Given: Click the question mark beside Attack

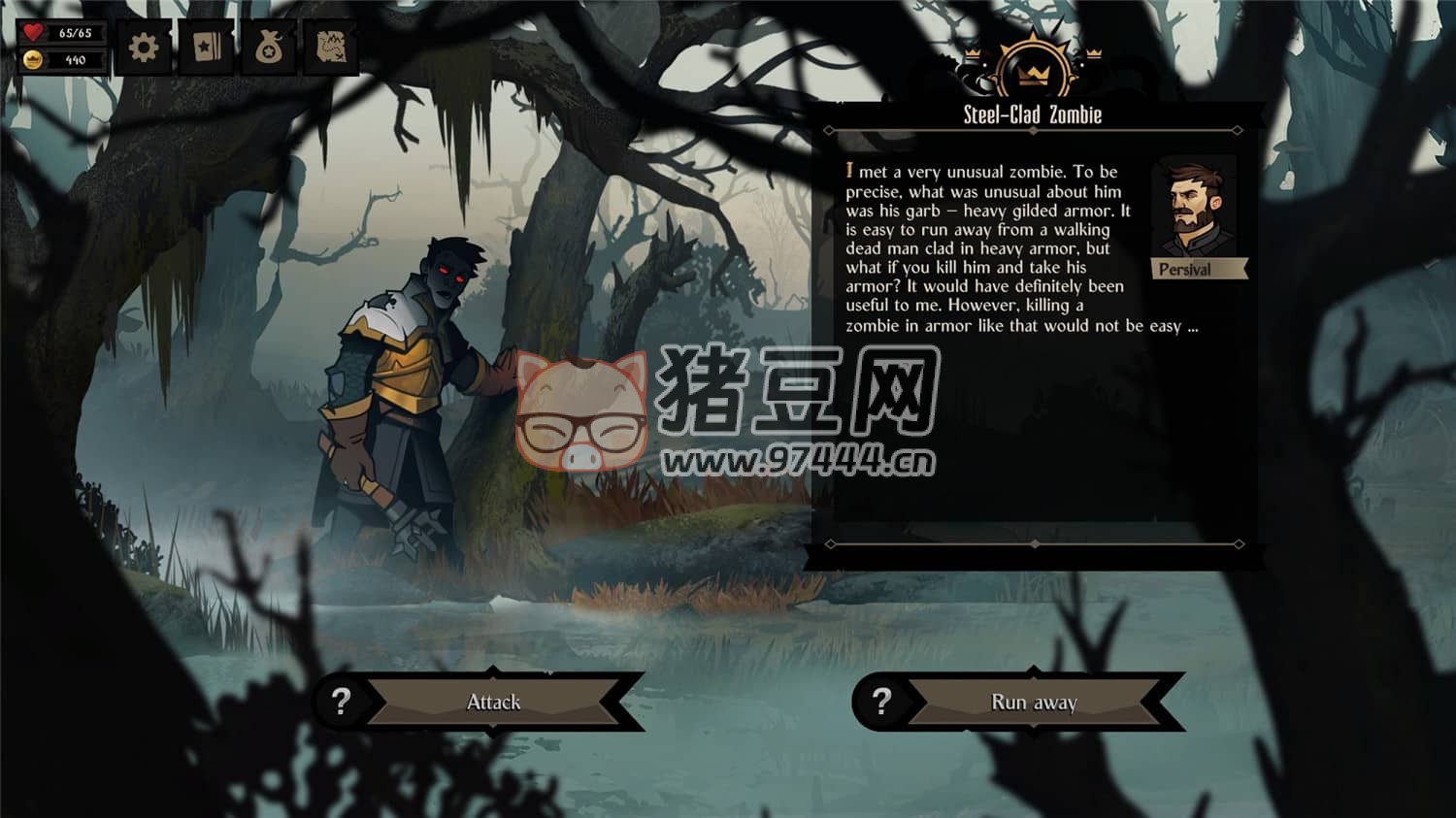Looking at the screenshot, I should 341,702.
